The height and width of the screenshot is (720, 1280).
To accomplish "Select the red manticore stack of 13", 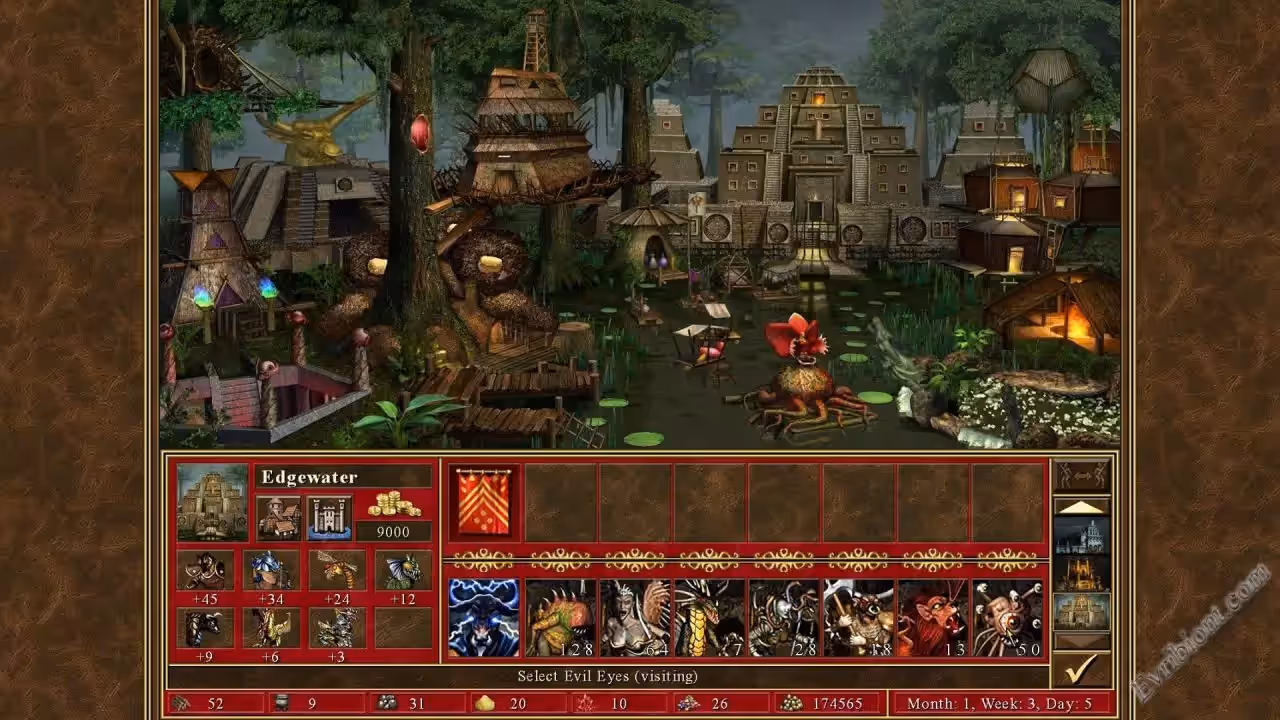I will [x=932, y=617].
